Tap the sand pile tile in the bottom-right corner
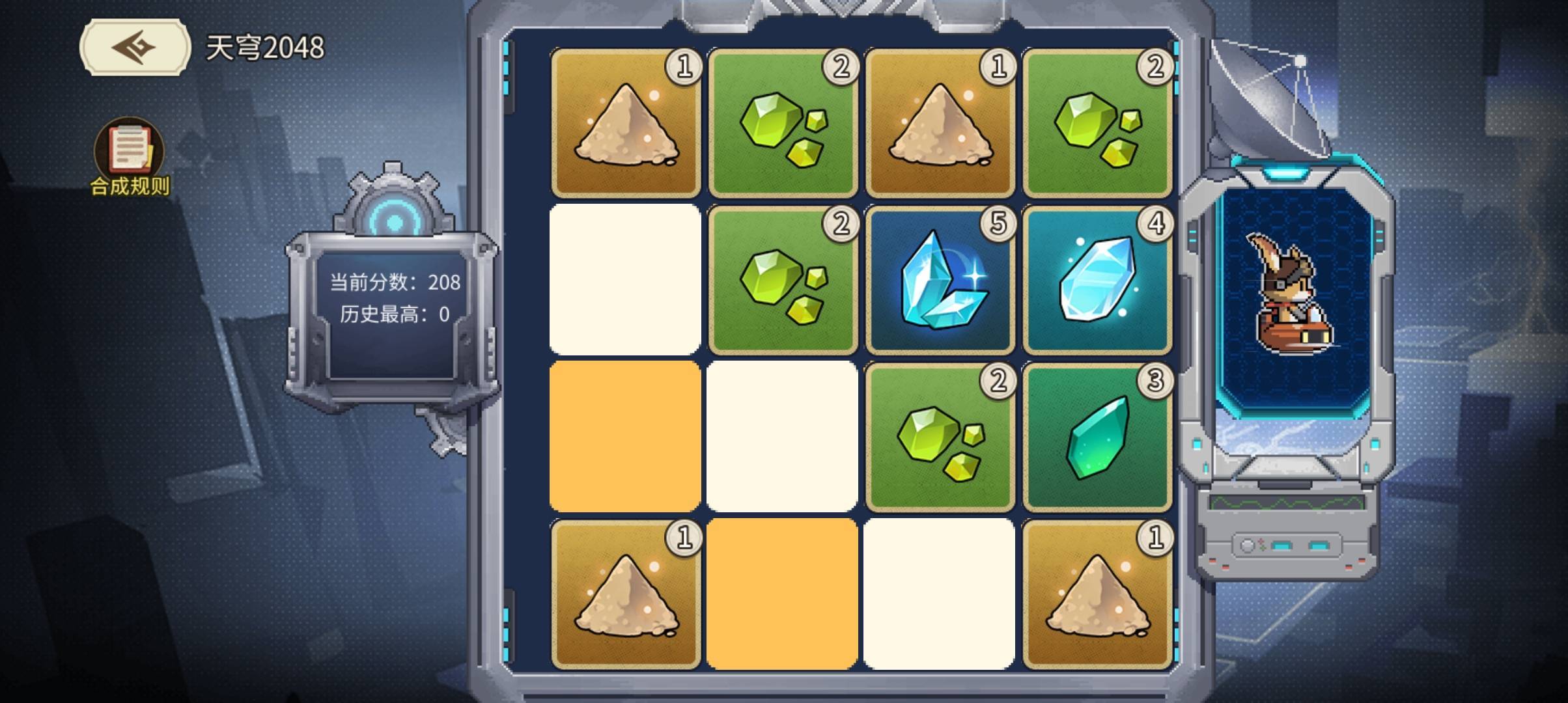Viewport: 1568px width, 703px height. (x=1097, y=596)
